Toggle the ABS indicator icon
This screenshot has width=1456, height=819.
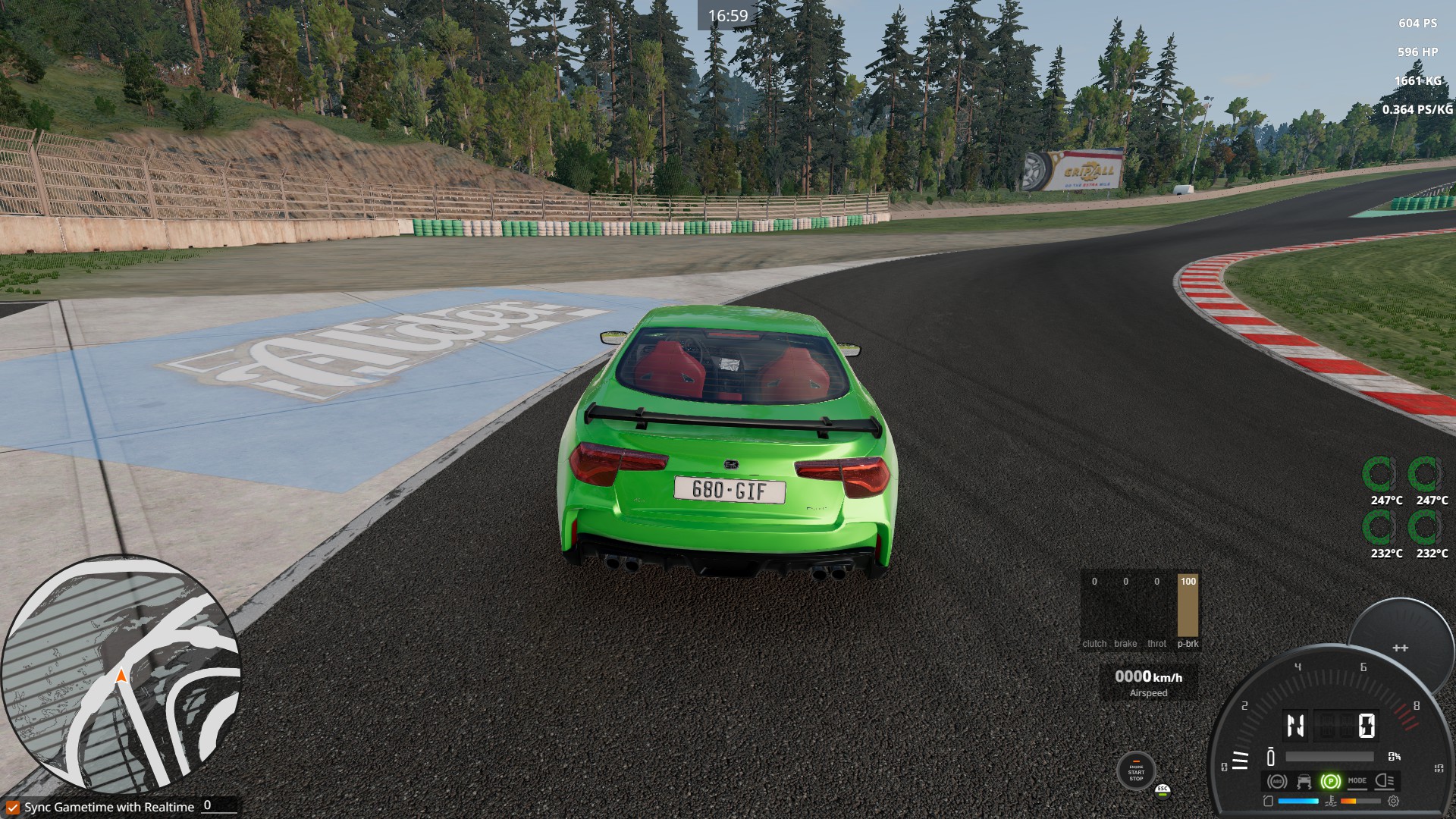(x=1277, y=781)
